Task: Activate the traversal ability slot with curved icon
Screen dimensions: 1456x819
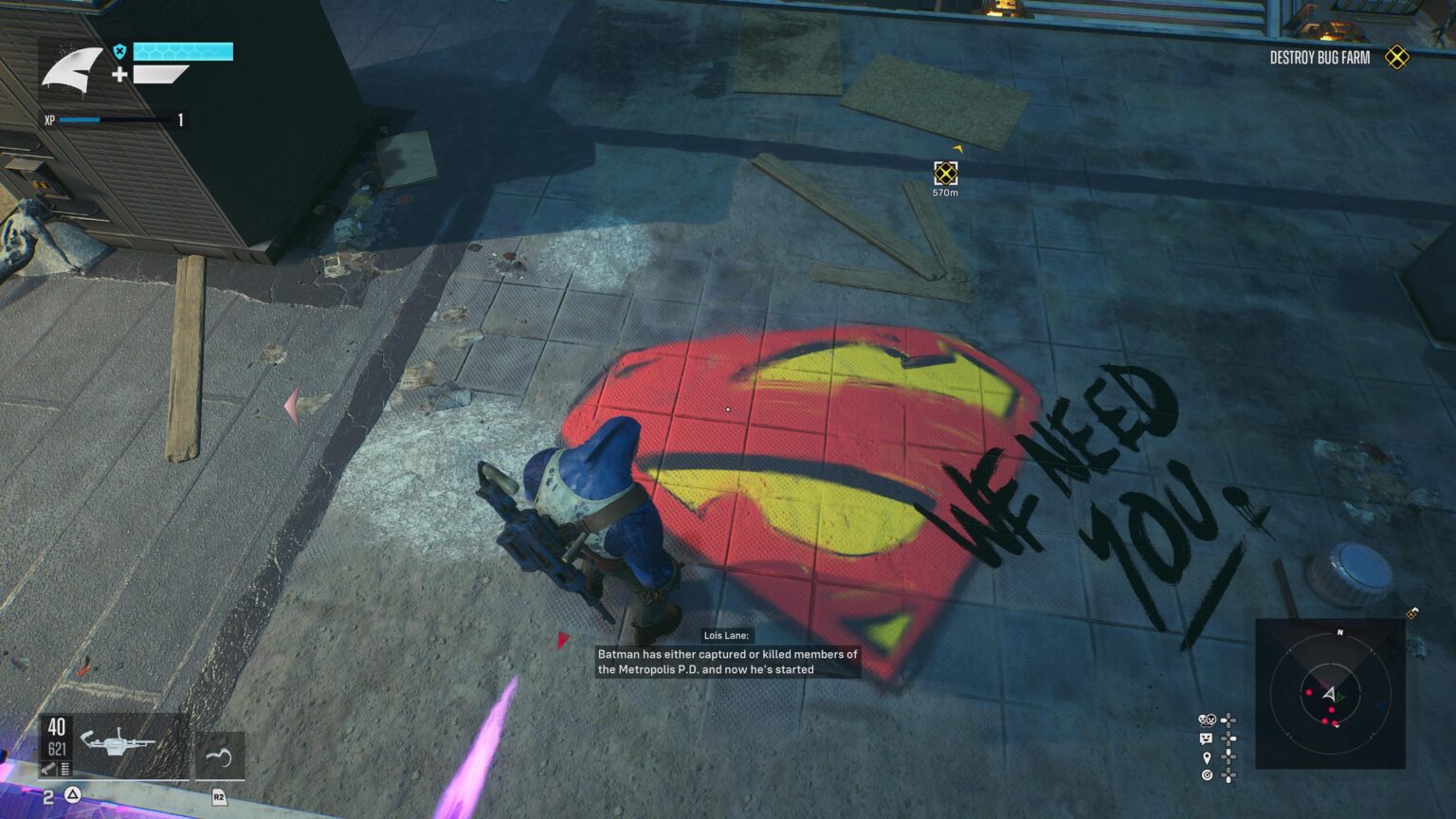Action: pos(219,756)
